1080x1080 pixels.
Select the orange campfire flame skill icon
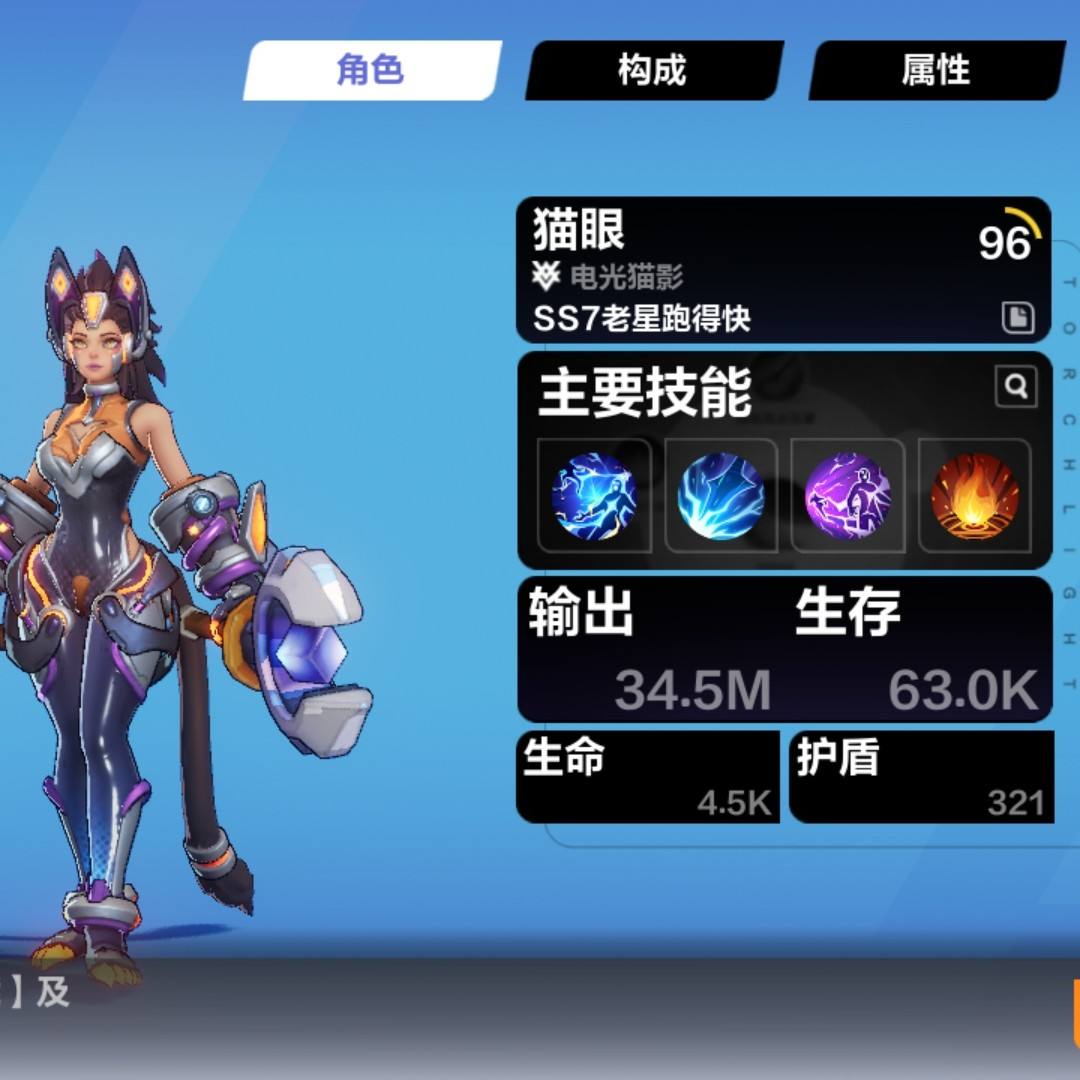tap(975, 496)
